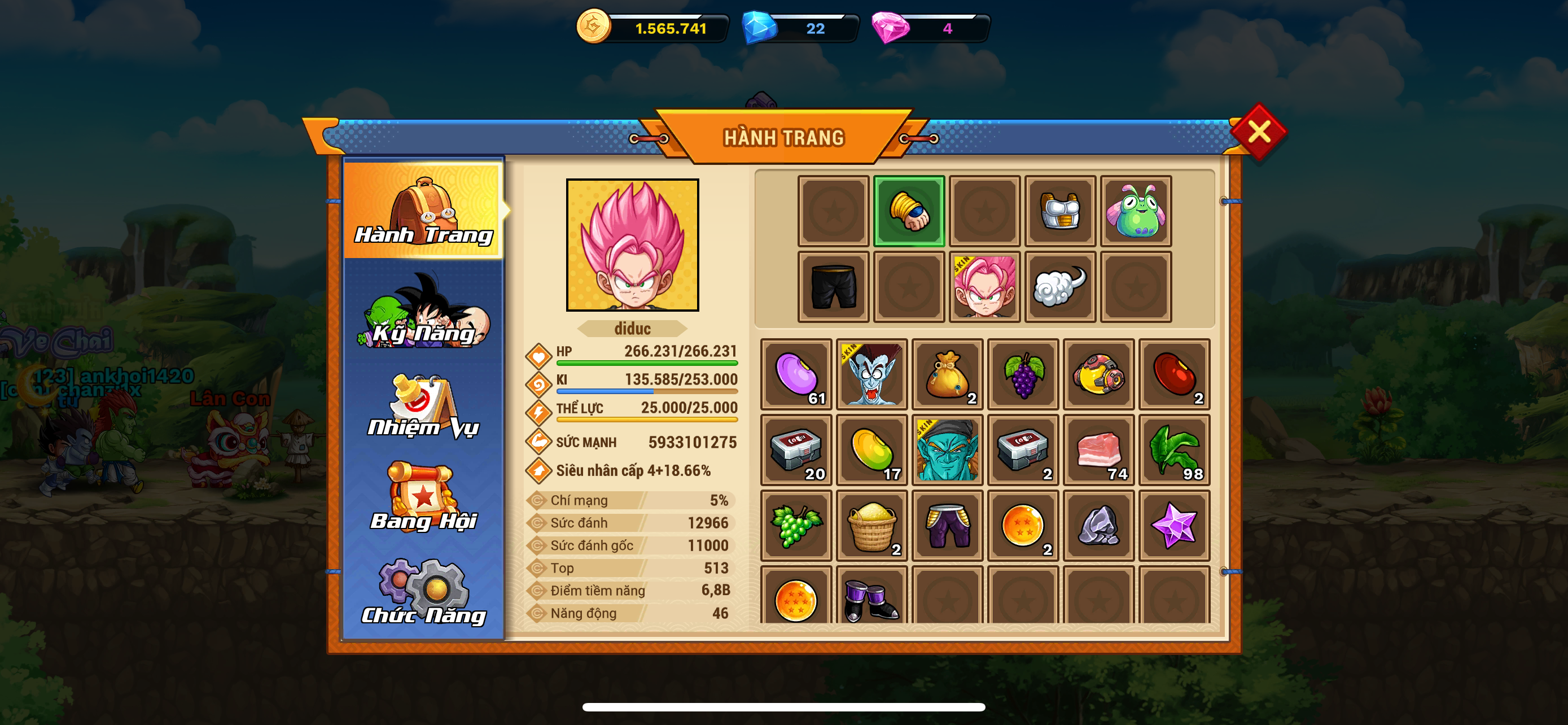Select the Bang Hội tab
Image resolution: width=1568 pixels, height=725 pixels.
[424, 498]
